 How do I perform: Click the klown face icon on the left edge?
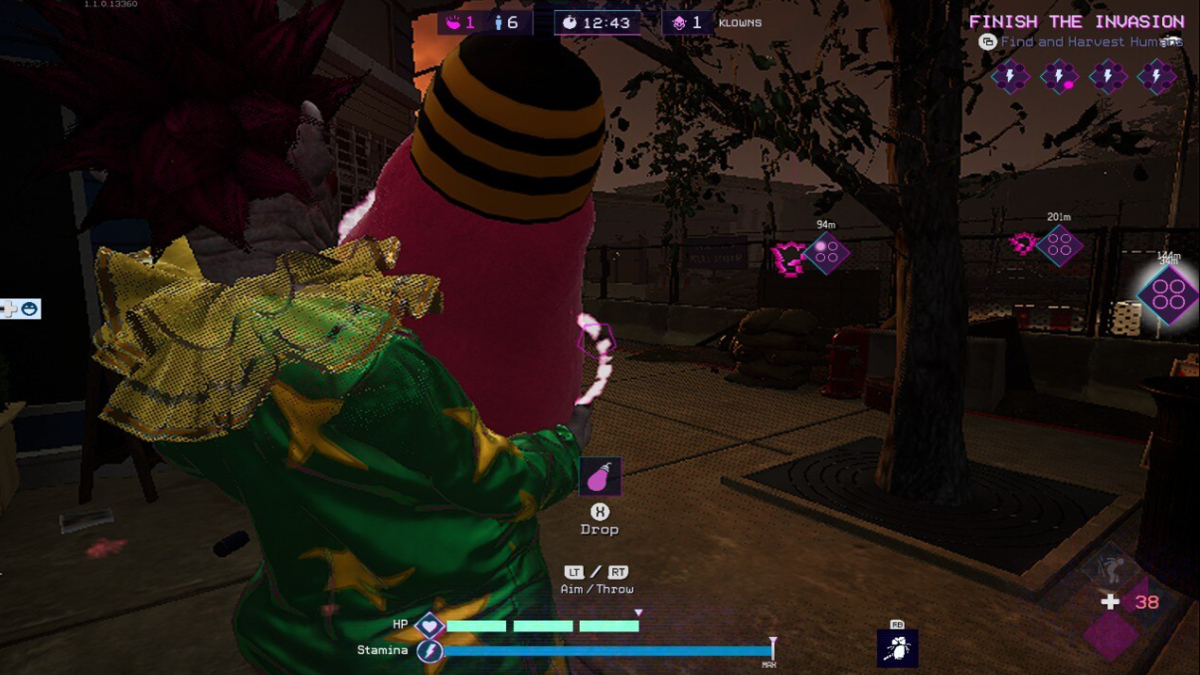pos(30,309)
